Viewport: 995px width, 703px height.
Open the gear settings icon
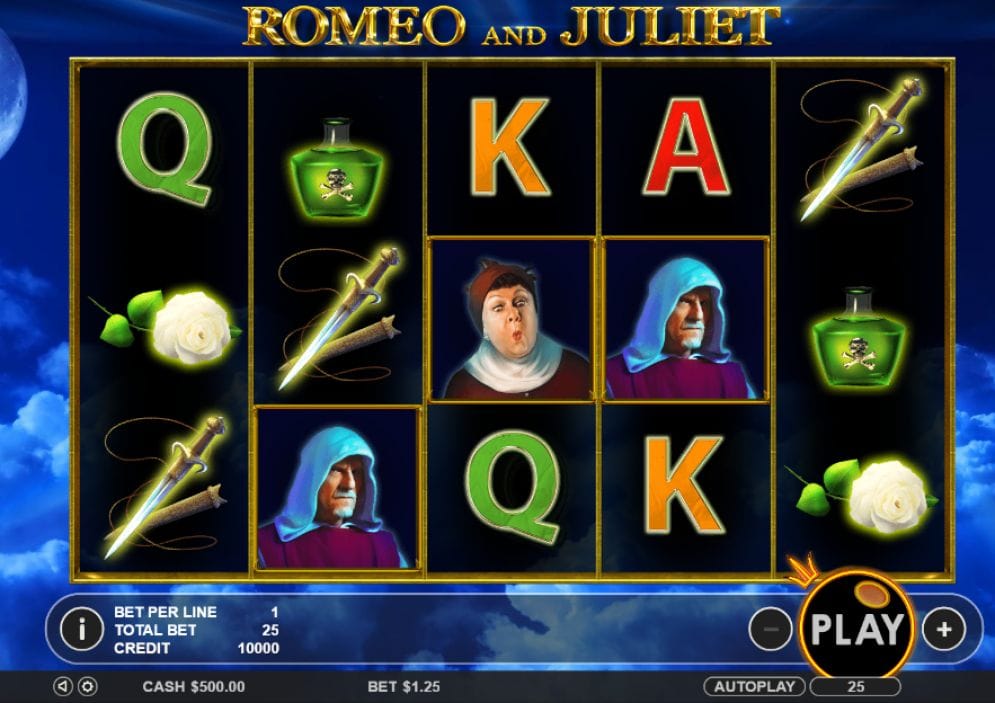pos(87,687)
